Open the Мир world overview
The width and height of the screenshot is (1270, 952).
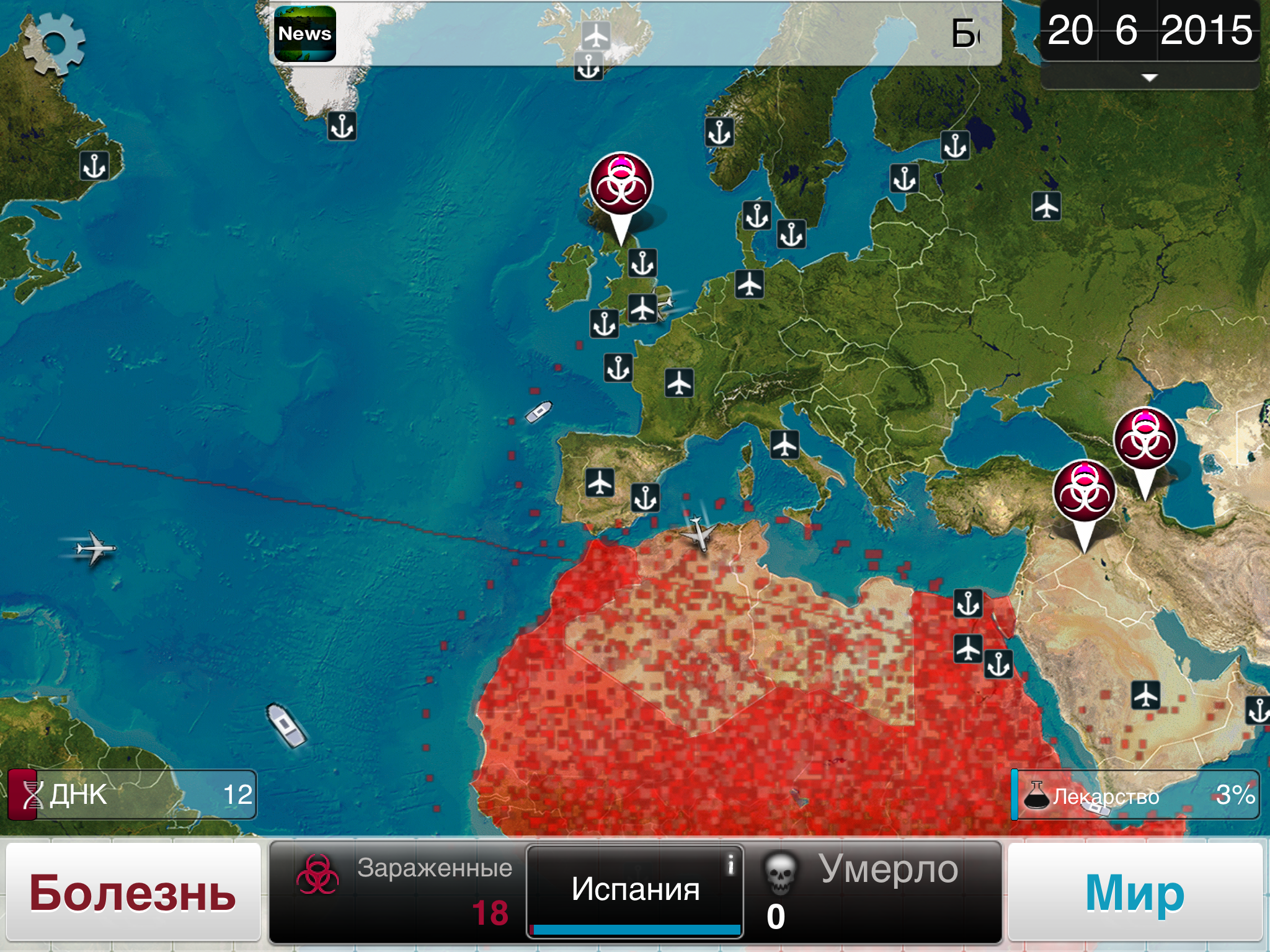1135,892
